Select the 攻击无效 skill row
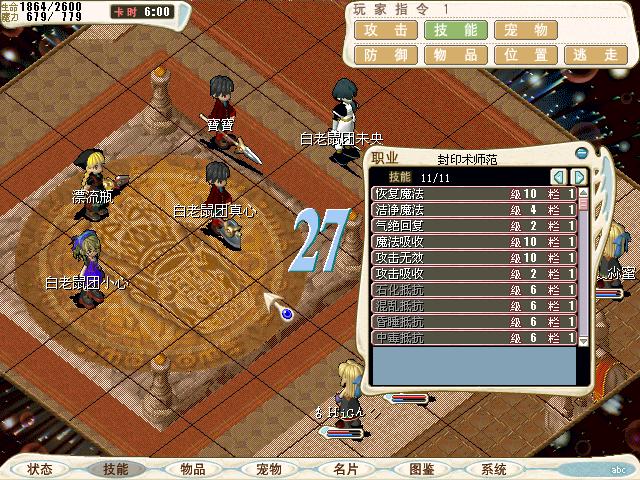The height and width of the screenshot is (480, 640). pos(473,257)
